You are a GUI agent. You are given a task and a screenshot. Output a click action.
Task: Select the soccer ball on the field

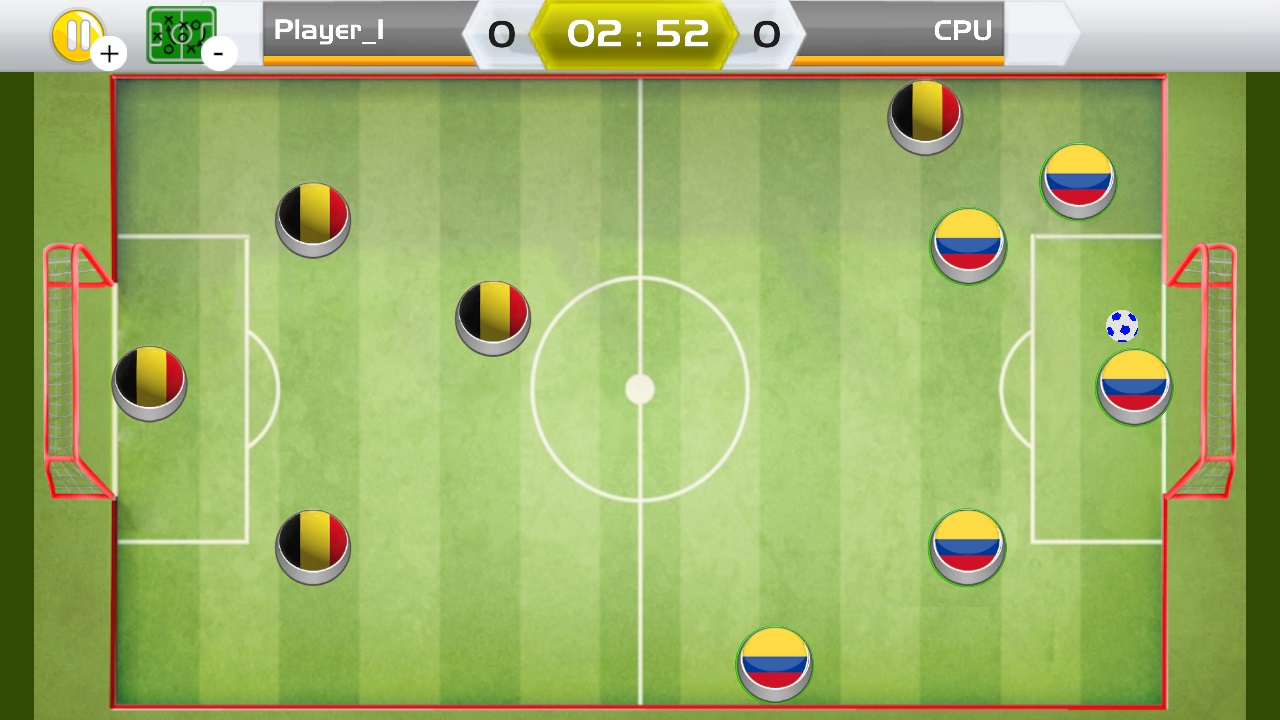point(1122,325)
